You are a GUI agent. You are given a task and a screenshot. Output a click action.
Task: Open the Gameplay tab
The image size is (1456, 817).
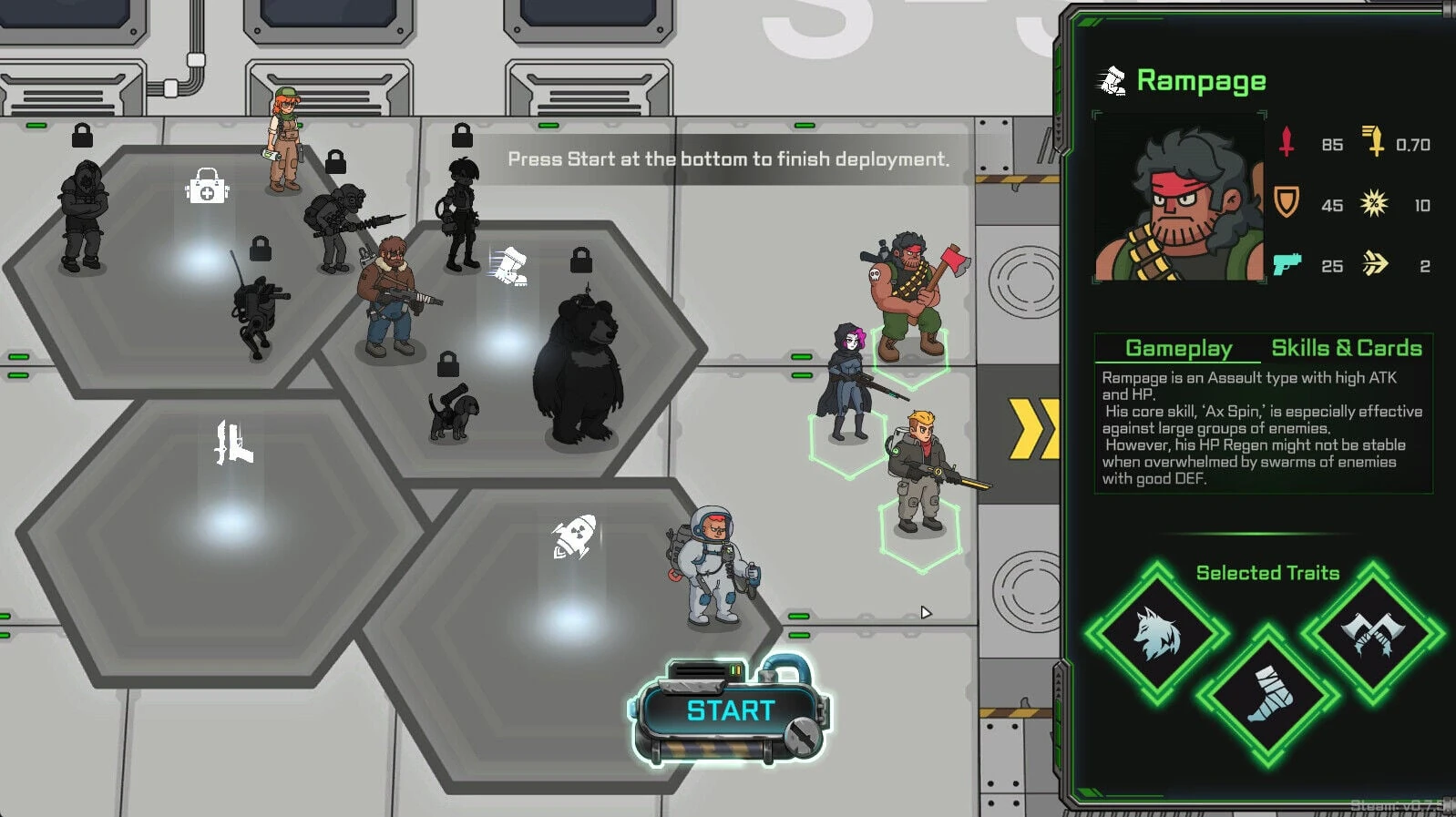click(x=1178, y=348)
